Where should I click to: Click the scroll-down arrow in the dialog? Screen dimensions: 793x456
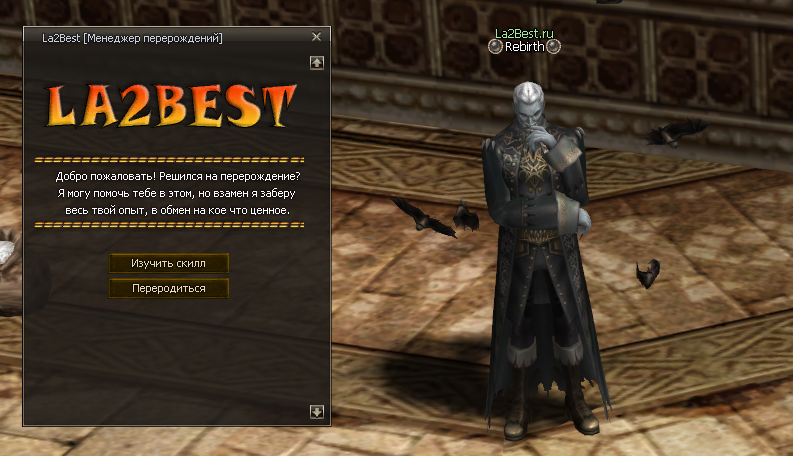317,411
